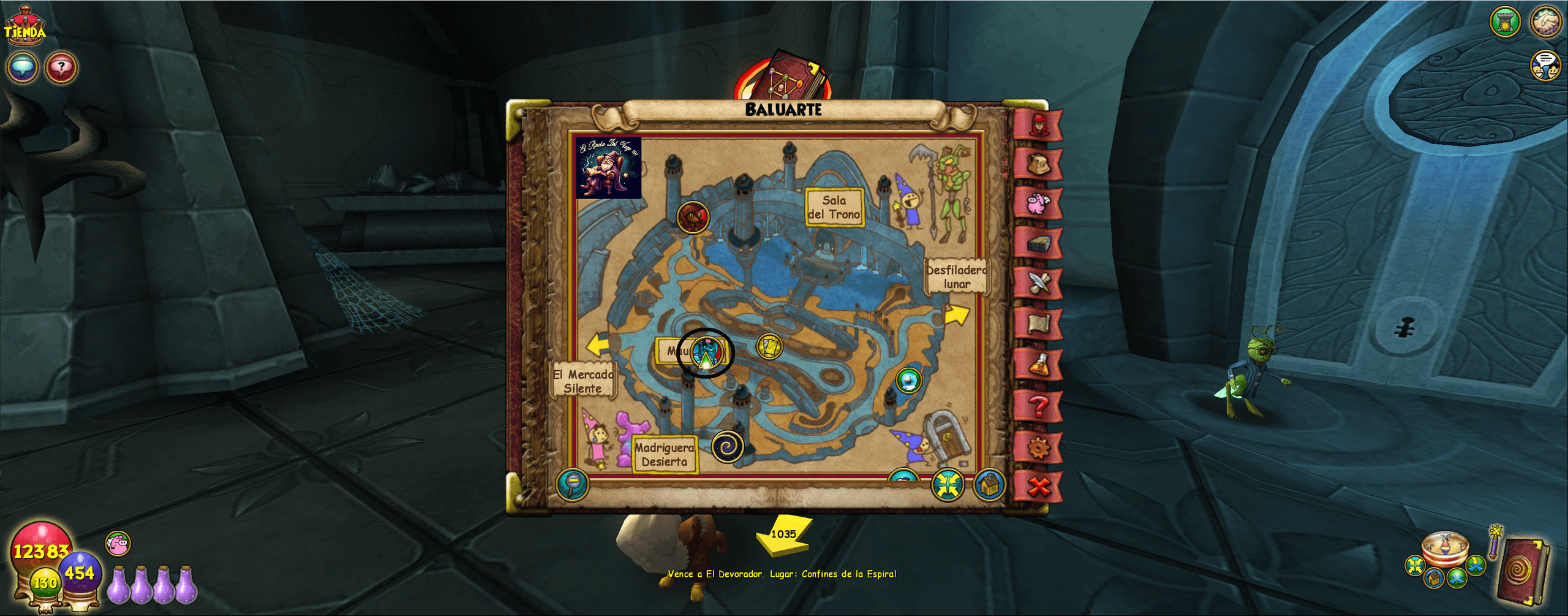
Task: Click the red question mark help icon
Action: pyautogui.click(x=61, y=67)
